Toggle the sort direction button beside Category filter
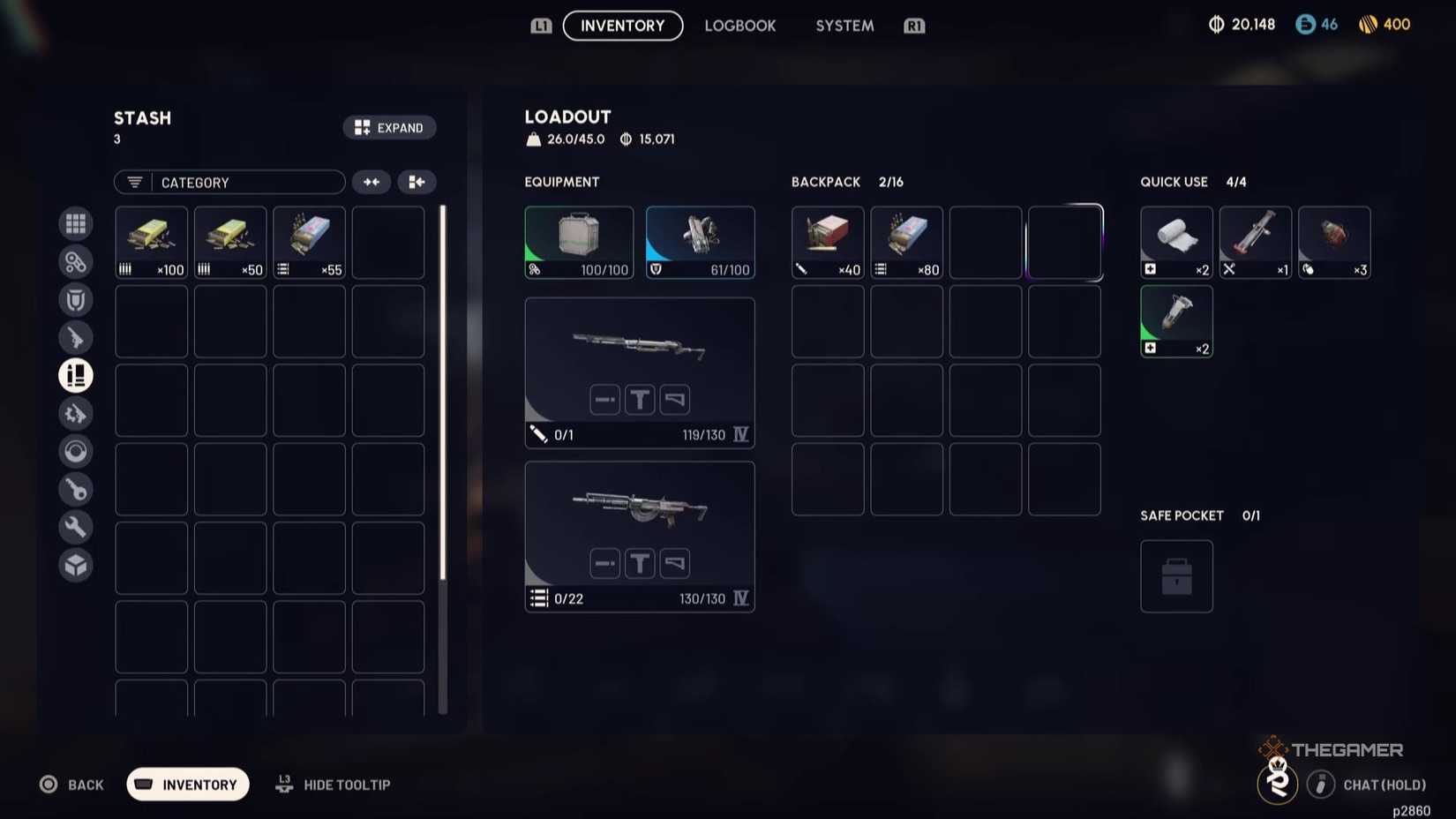The image size is (1456, 819). coord(371,182)
